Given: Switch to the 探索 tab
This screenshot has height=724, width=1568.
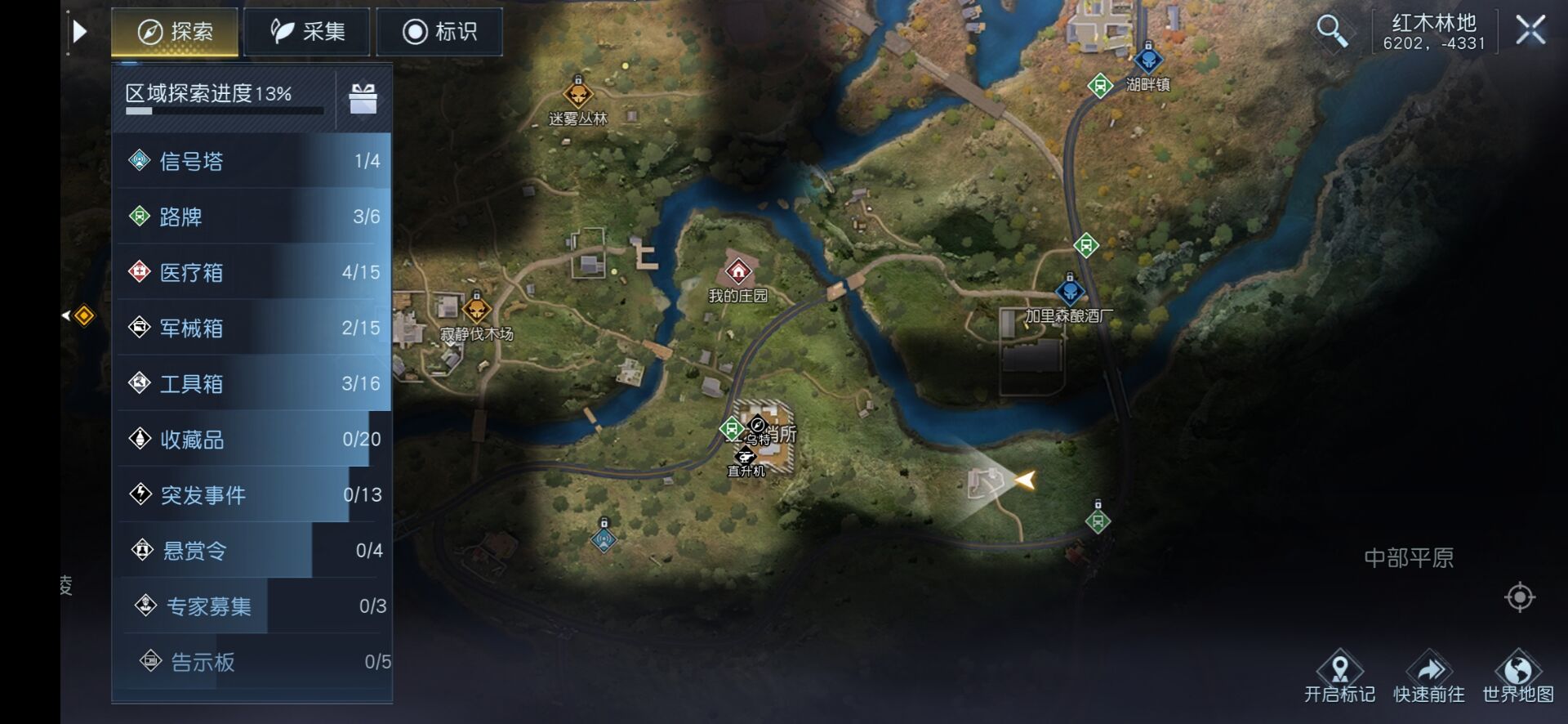Looking at the screenshot, I should (175, 32).
